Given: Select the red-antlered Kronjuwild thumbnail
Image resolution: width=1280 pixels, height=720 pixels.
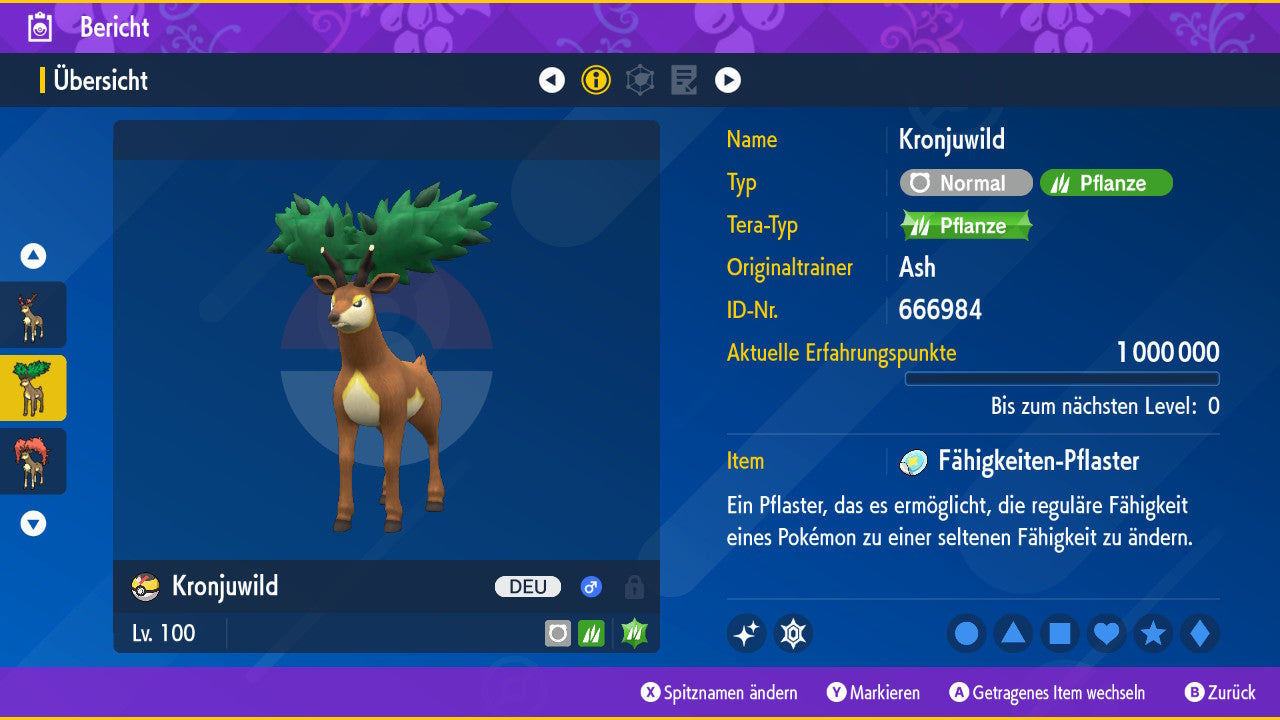Looking at the screenshot, I should (x=33, y=461).
